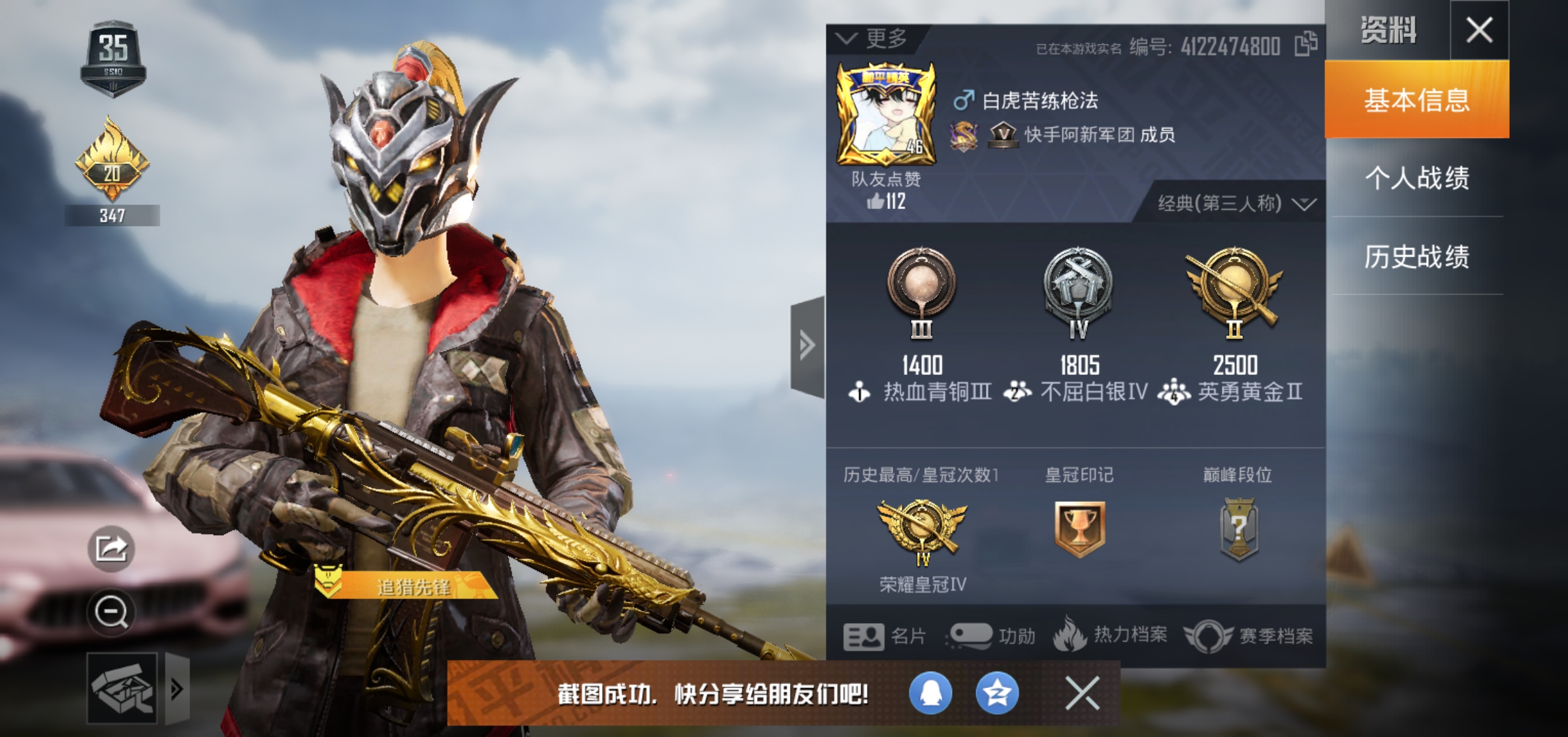Open the 赛季档案 season archive
This screenshot has width=1568, height=737.
[1248, 636]
